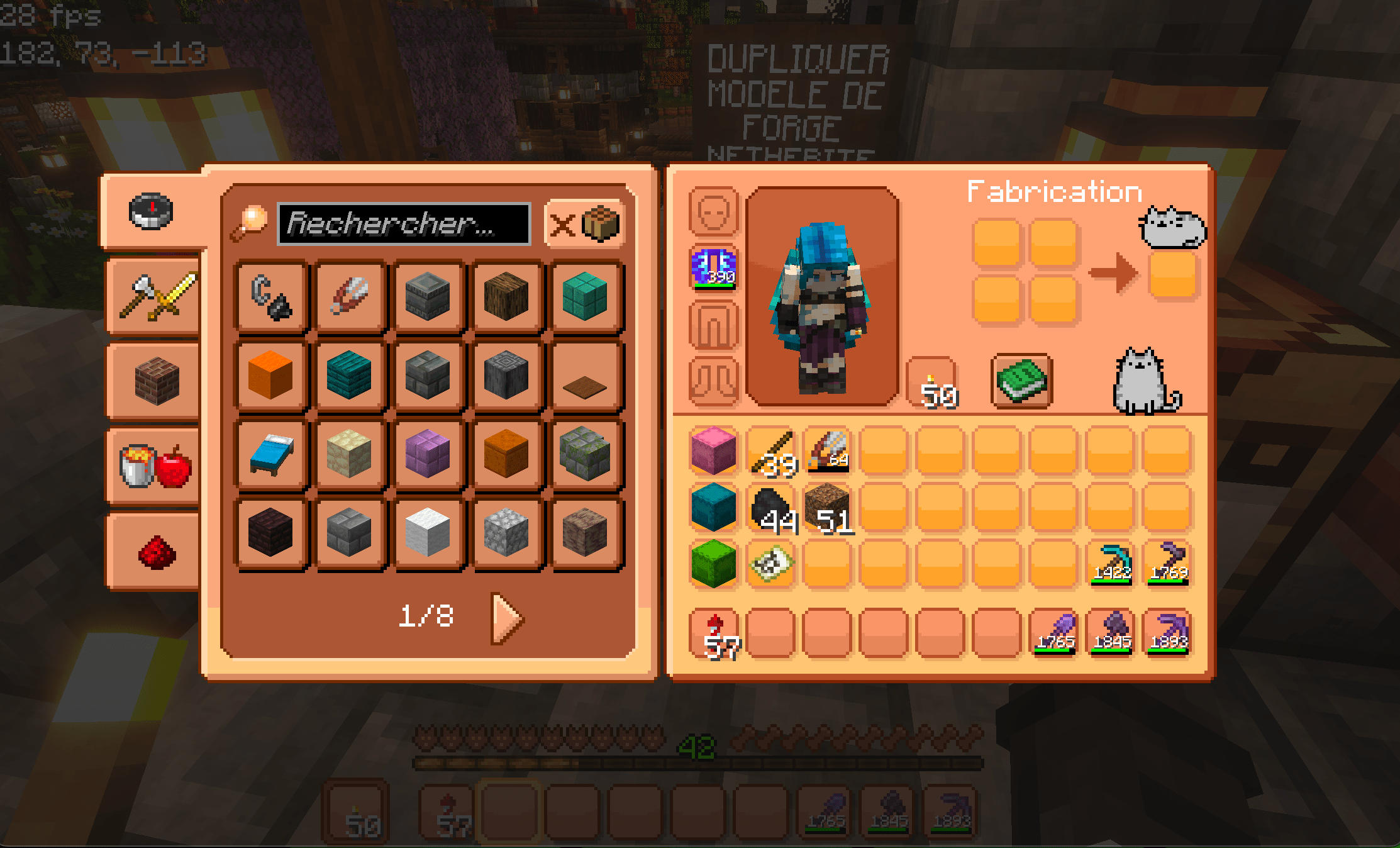Screen dimensions: 1400x848
Task: Switch to the tools and weapons tab
Action: coord(157,296)
